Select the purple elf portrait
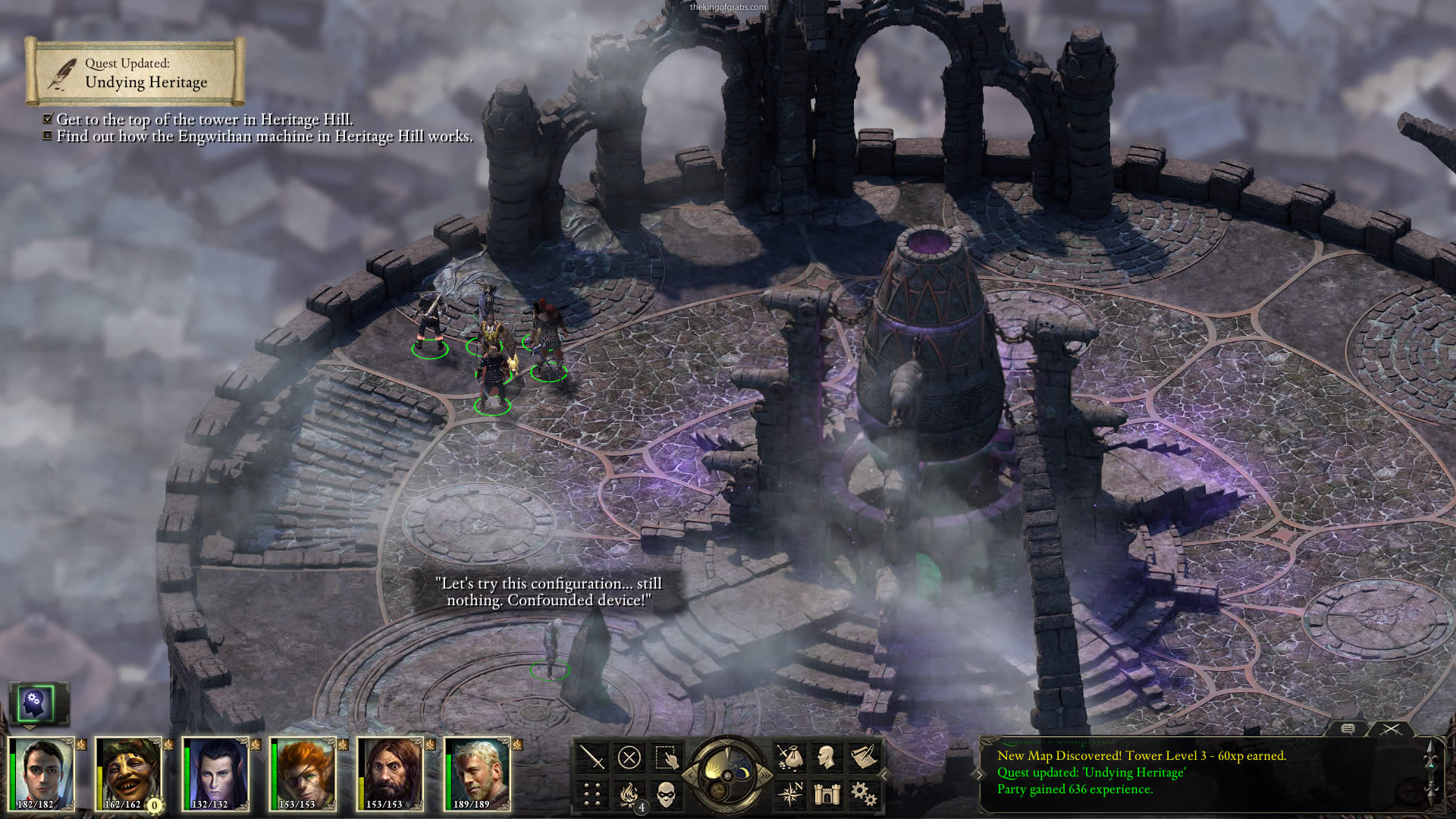 tap(216, 773)
